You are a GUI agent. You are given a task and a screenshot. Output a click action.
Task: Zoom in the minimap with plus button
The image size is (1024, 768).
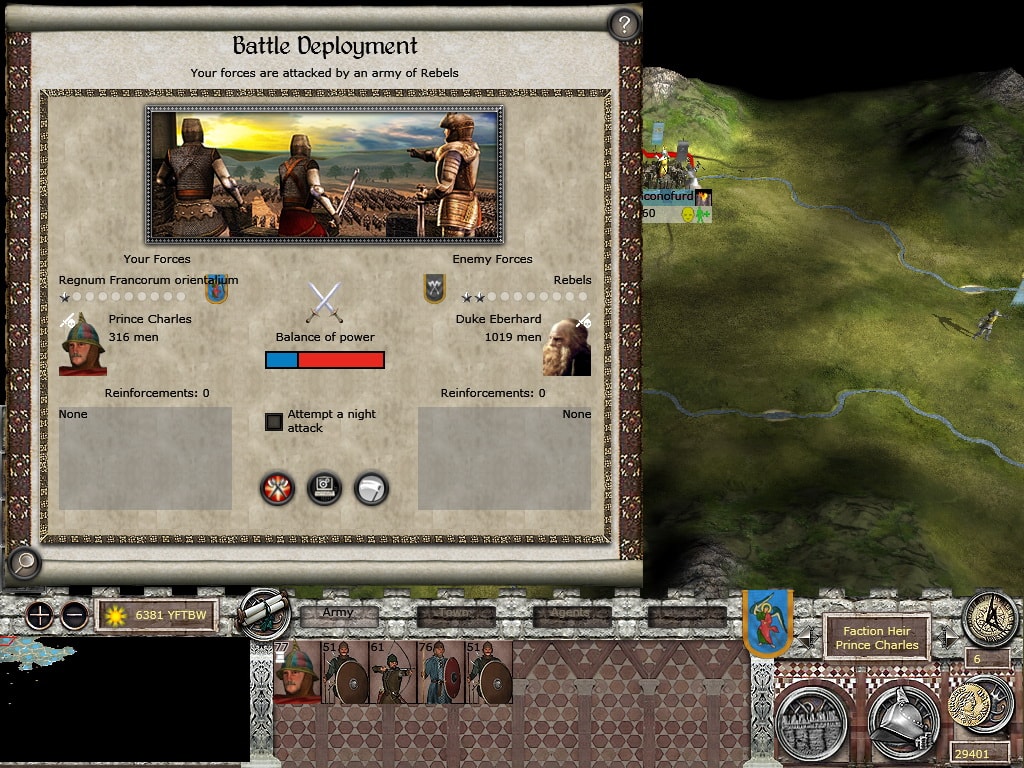40,616
